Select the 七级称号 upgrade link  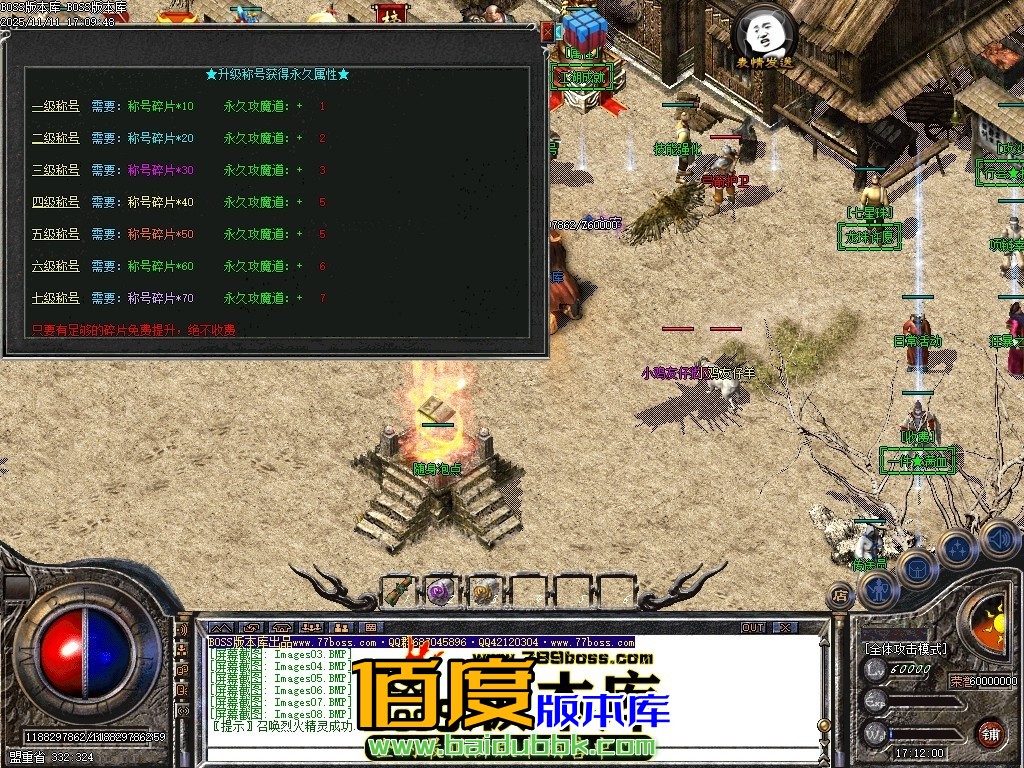pos(56,298)
